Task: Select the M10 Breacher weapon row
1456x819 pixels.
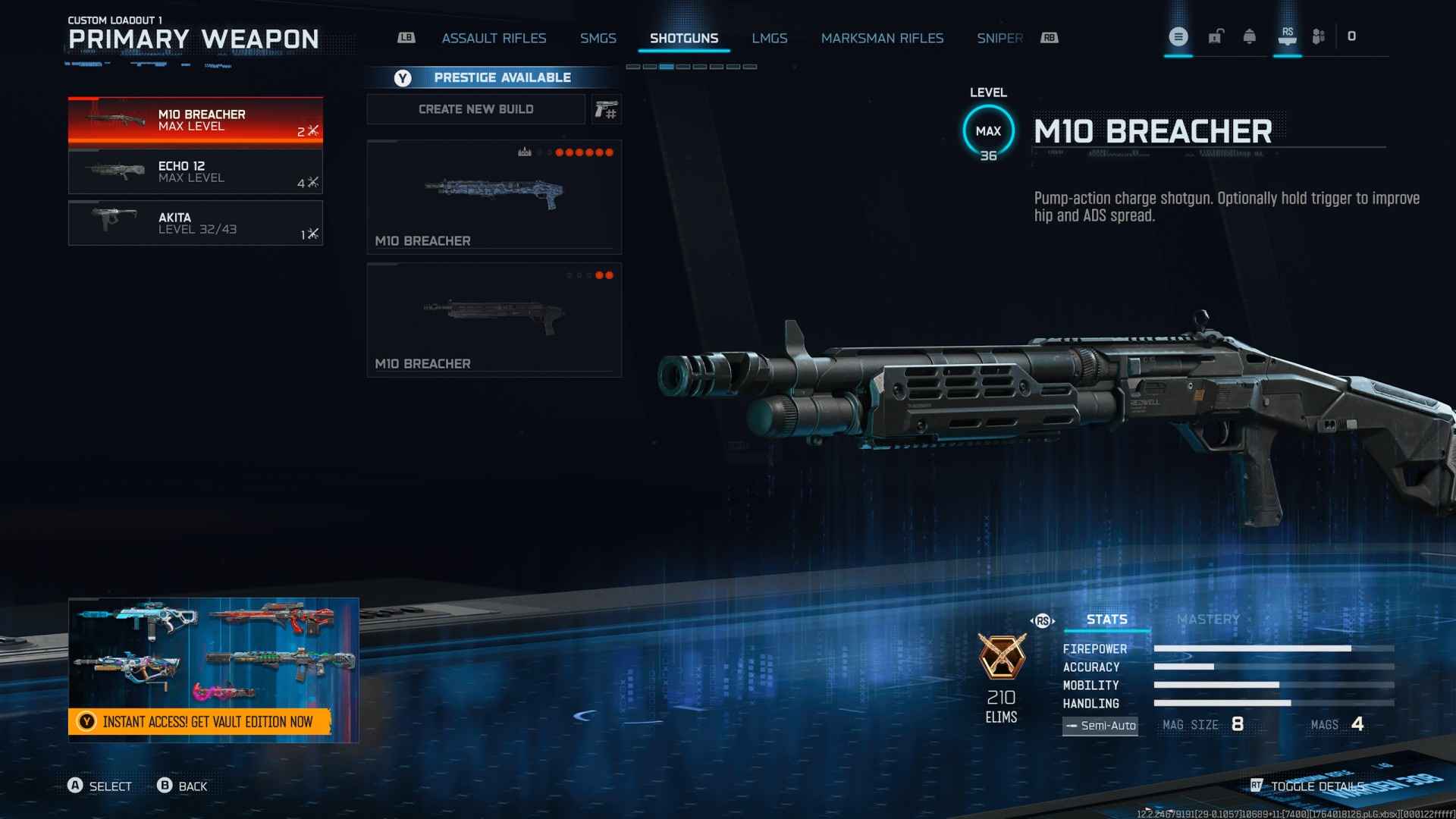Action: click(x=195, y=121)
